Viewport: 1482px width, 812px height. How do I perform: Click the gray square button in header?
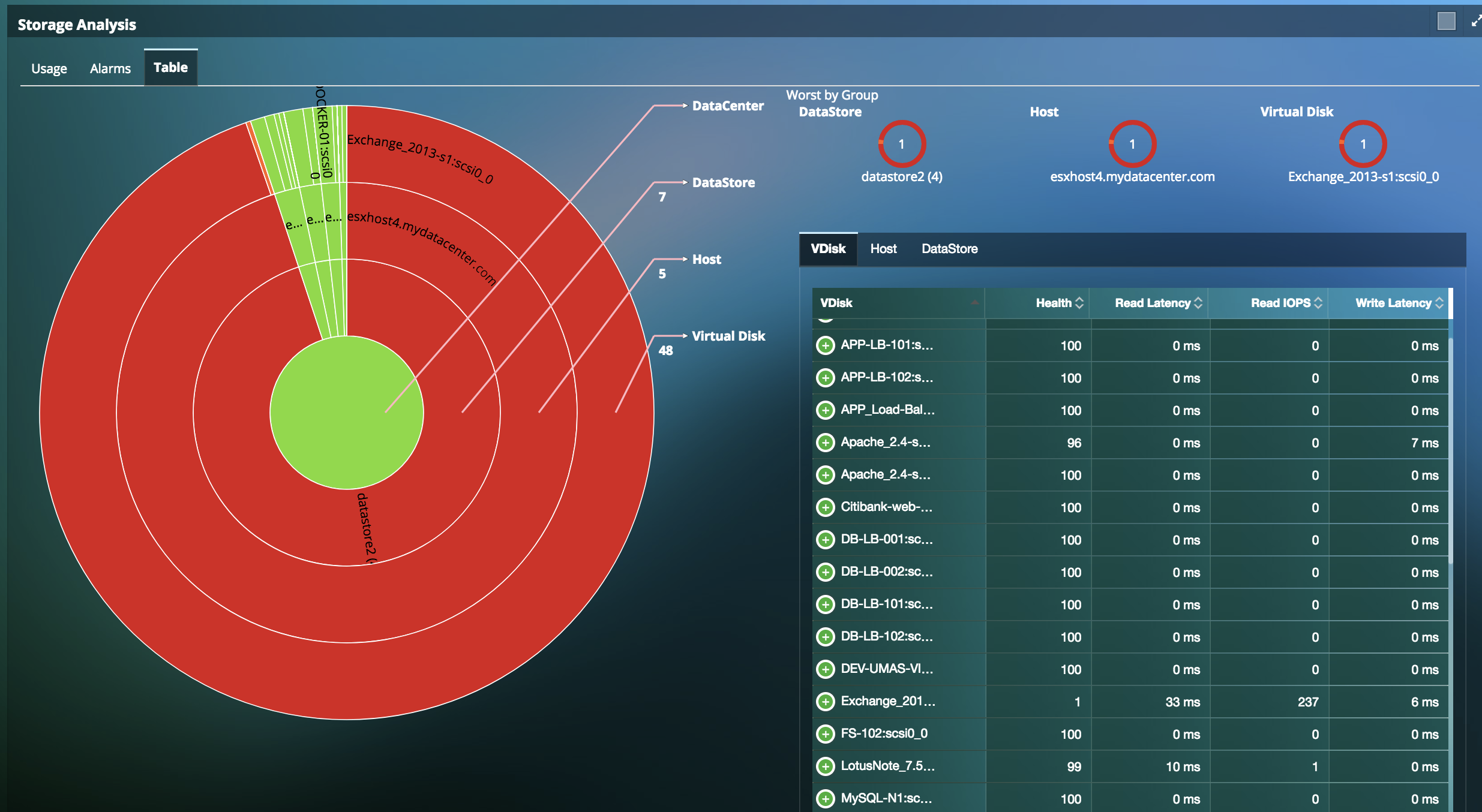[x=1446, y=21]
